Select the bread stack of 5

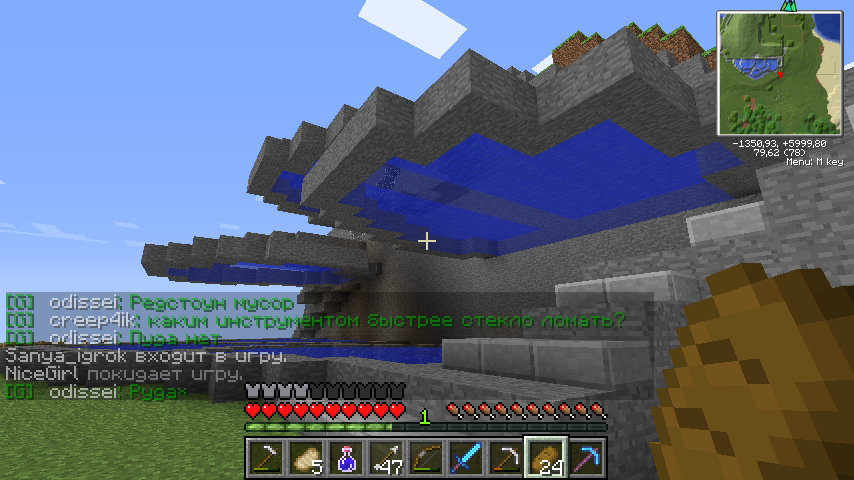pos(305,459)
